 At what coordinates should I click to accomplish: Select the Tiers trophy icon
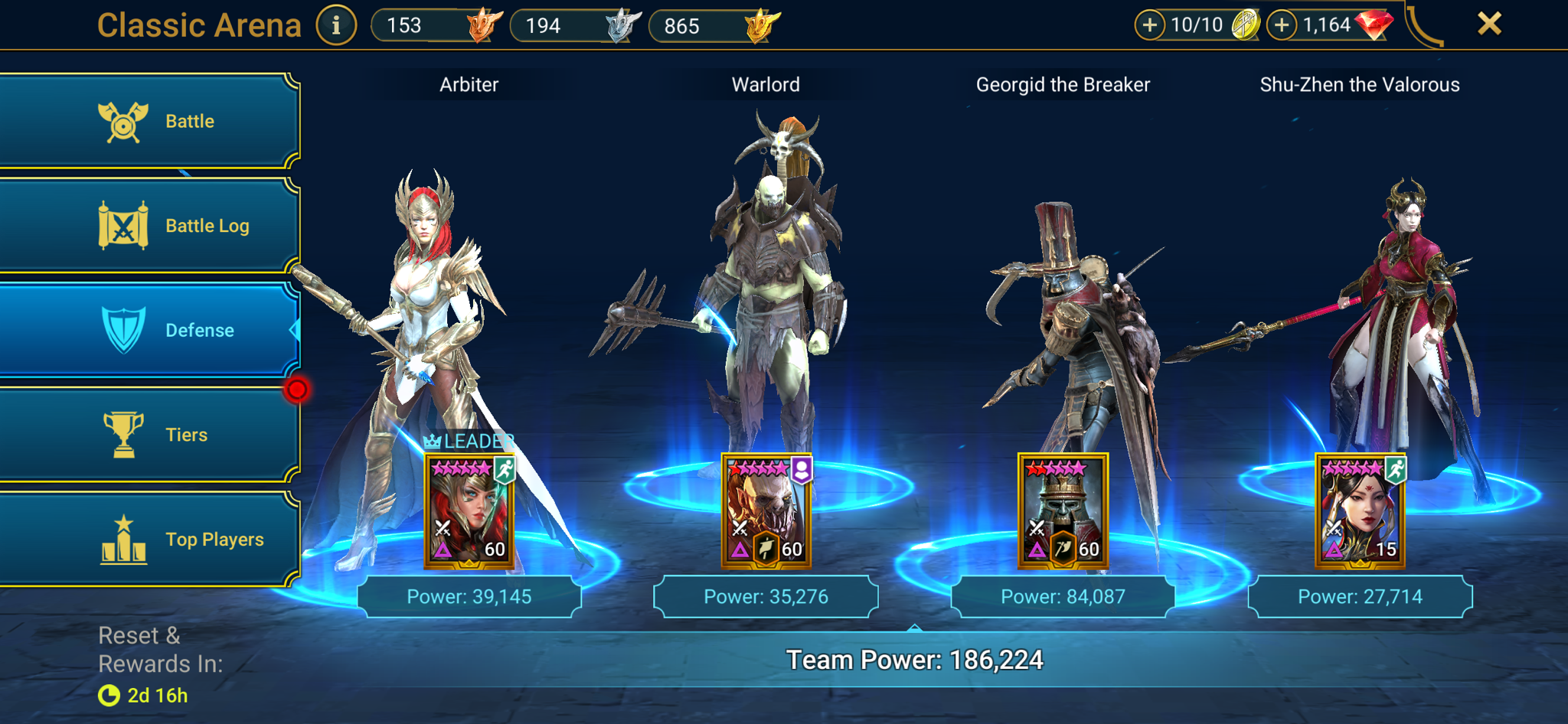122,434
